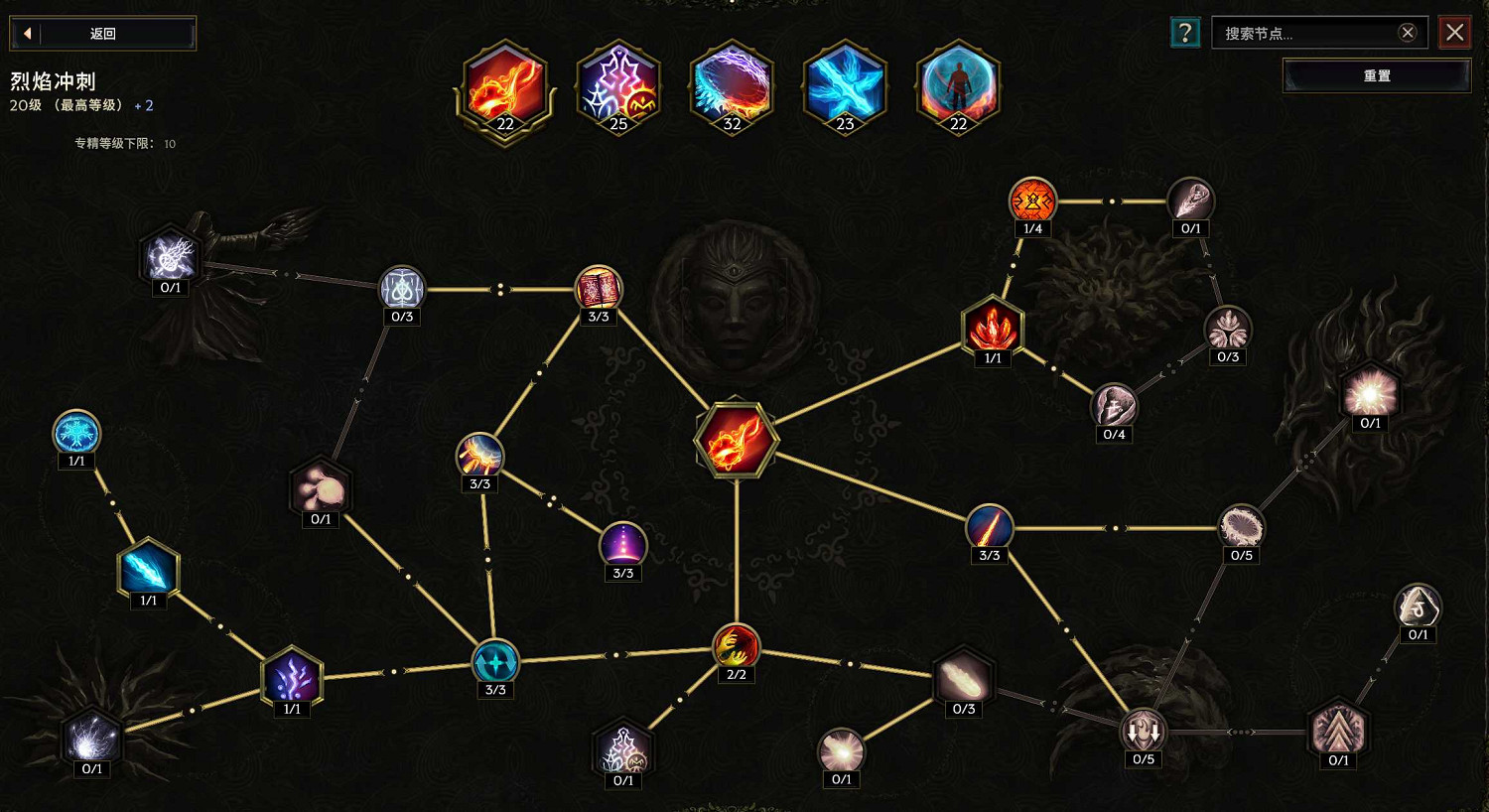Click the 返回 back button

[102, 32]
